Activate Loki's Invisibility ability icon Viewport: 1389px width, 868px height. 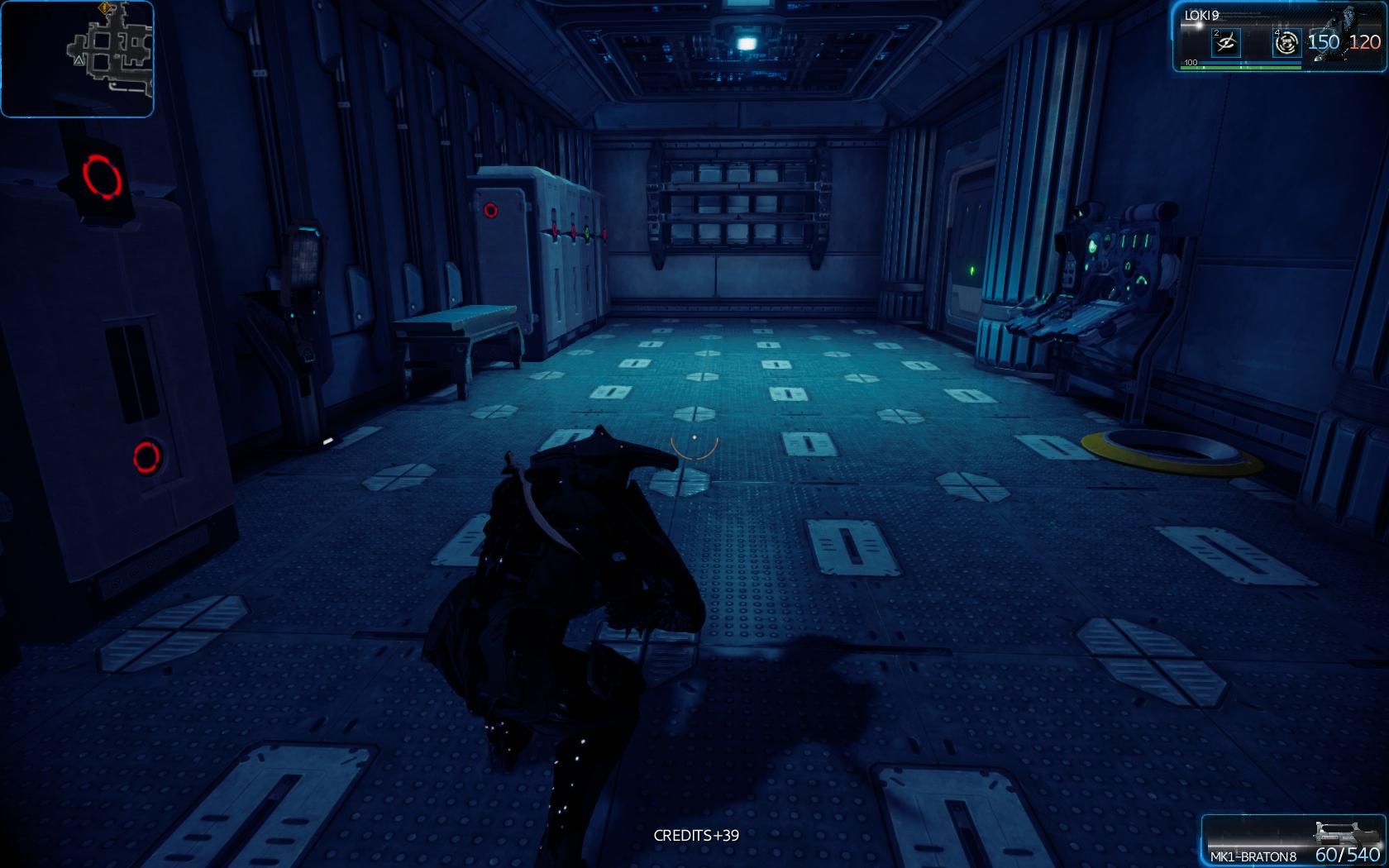click(x=1225, y=42)
